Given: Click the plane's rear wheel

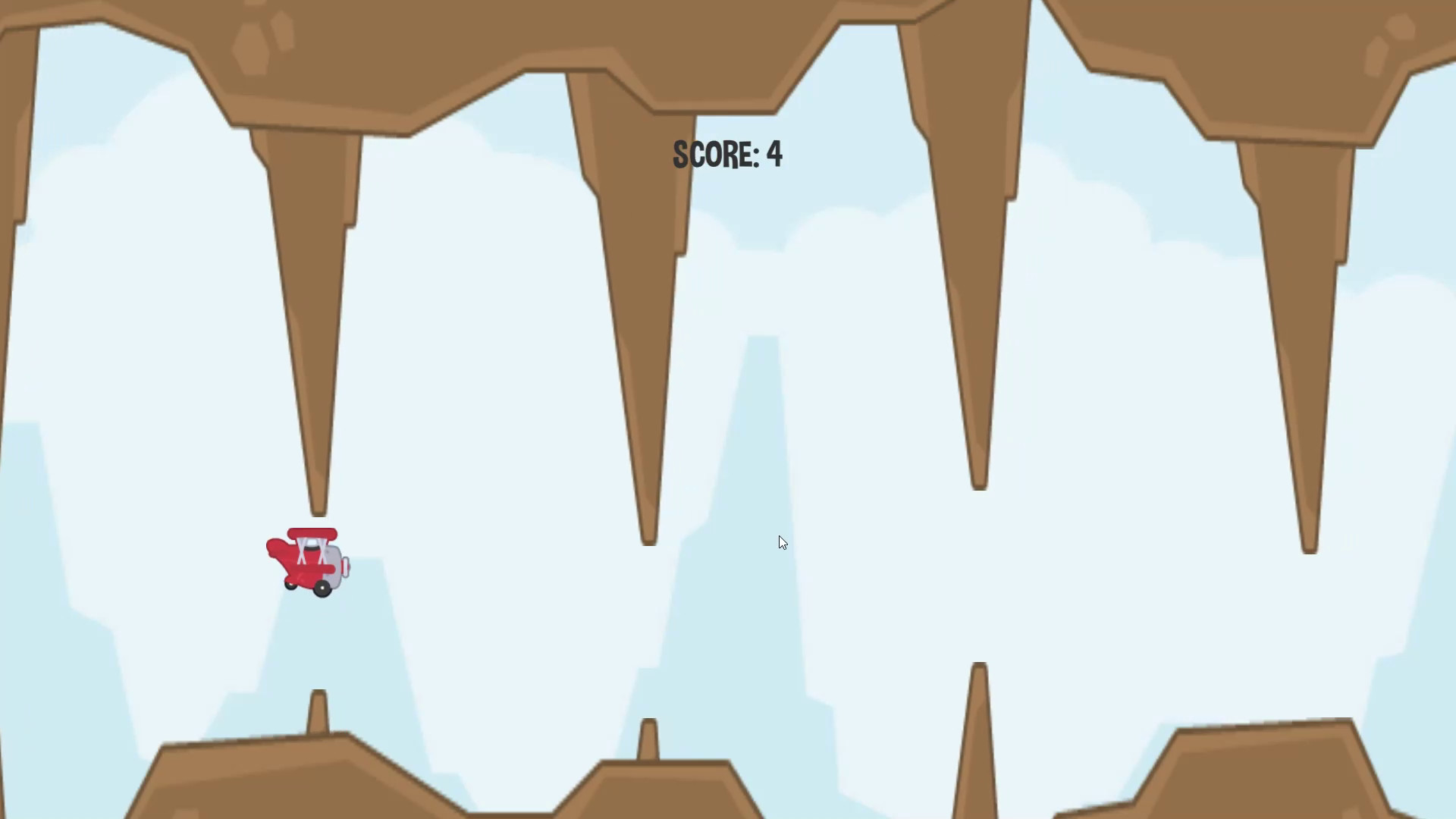Looking at the screenshot, I should (x=290, y=585).
